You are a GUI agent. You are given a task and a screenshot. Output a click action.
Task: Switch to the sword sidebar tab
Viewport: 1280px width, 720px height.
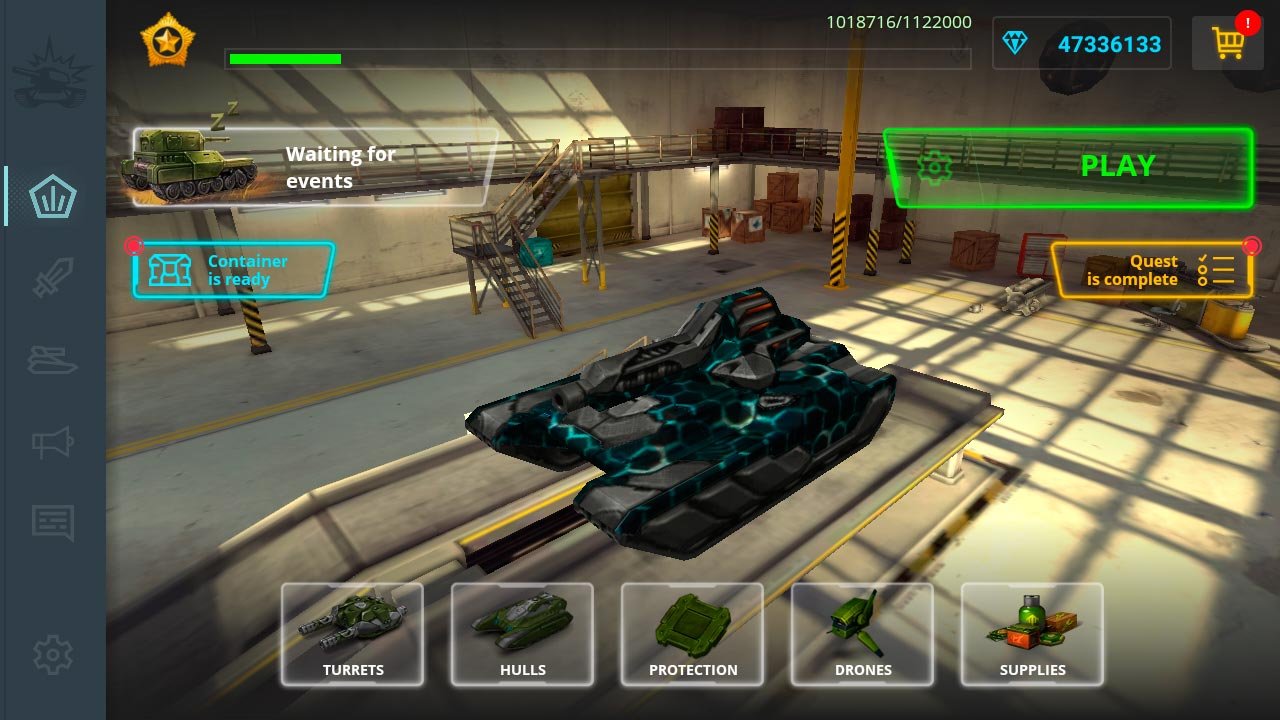[53, 278]
